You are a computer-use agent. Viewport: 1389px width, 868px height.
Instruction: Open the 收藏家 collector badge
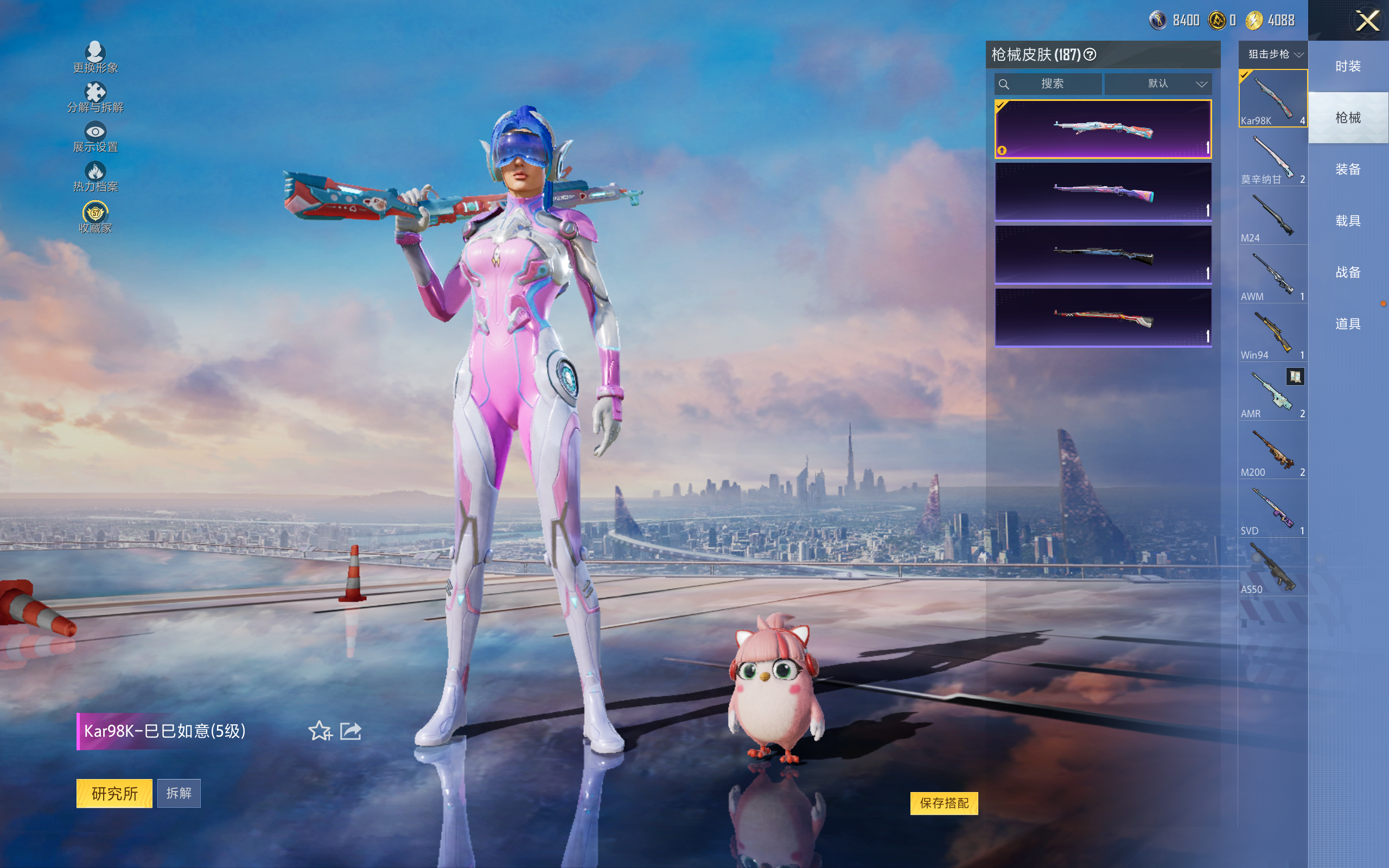95,218
